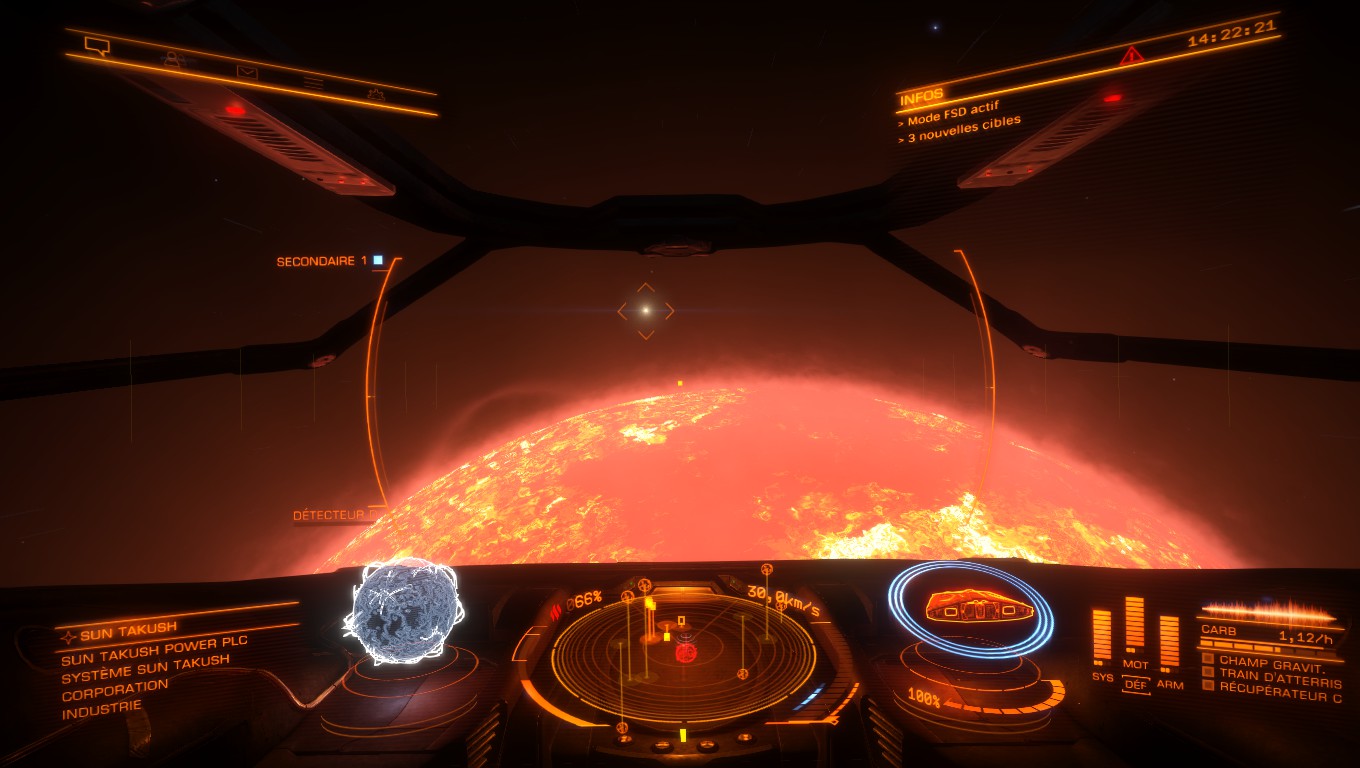Open the contacts person icon tab
This screenshot has width=1360, height=768.
pos(172,59)
